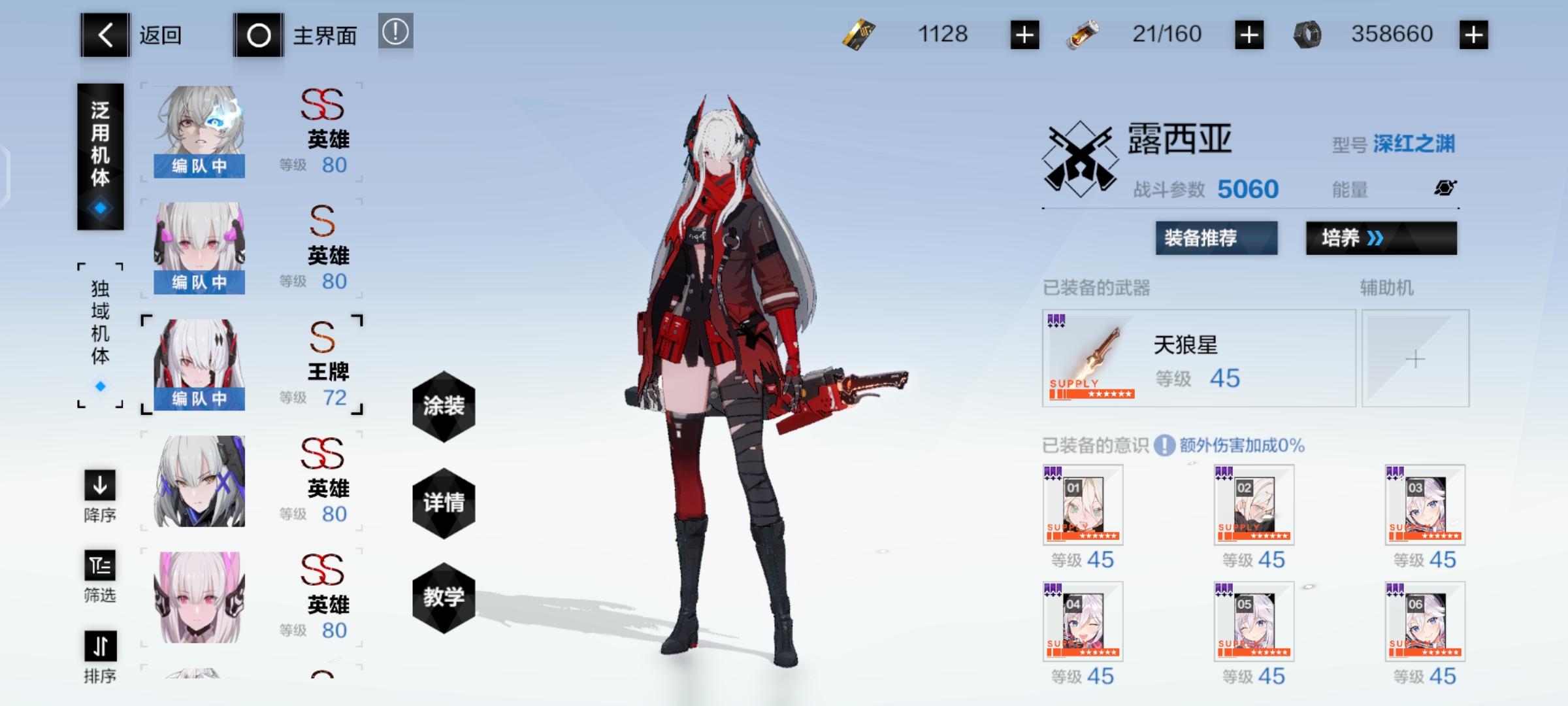Add black card currency via its plus button
The height and width of the screenshot is (706, 1568).
click(1026, 34)
